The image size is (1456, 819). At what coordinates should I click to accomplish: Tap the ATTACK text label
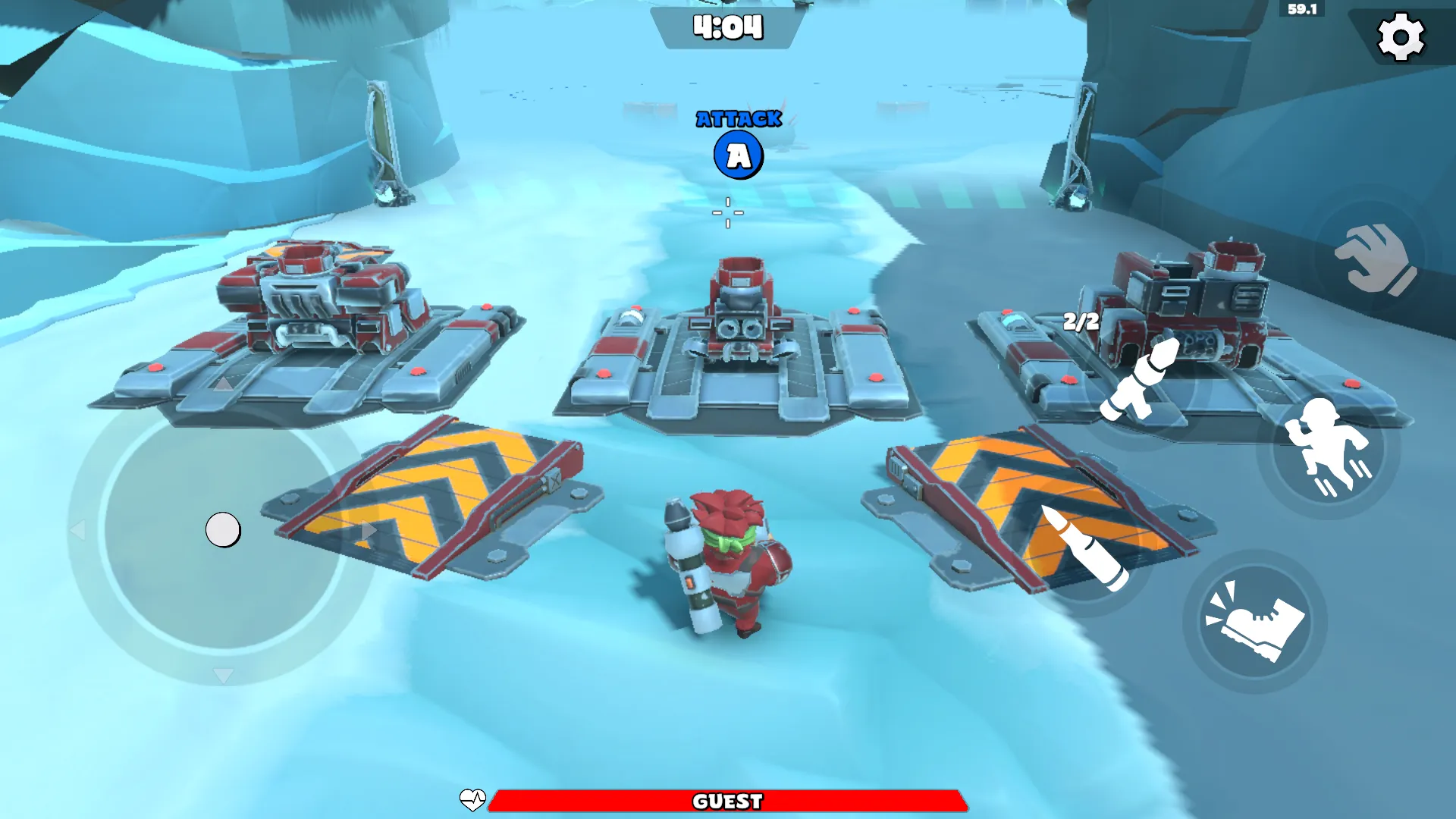(738, 118)
